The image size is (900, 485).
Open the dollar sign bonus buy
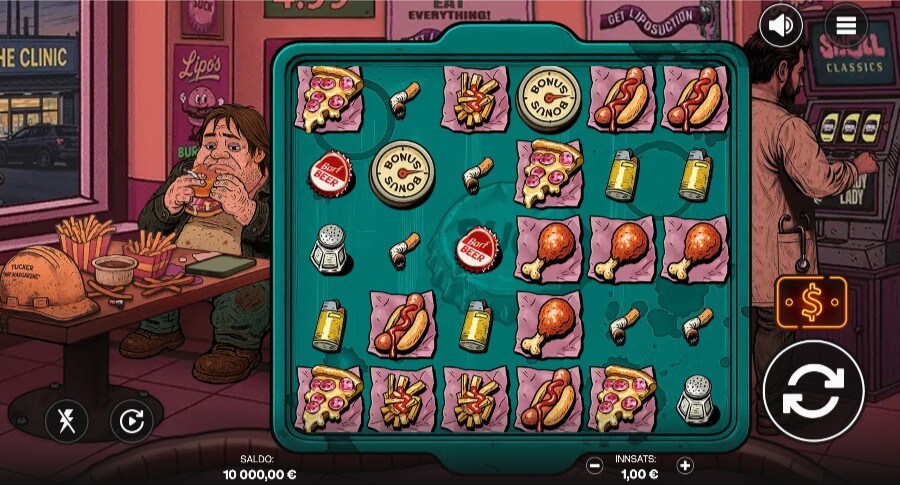click(811, 303)
